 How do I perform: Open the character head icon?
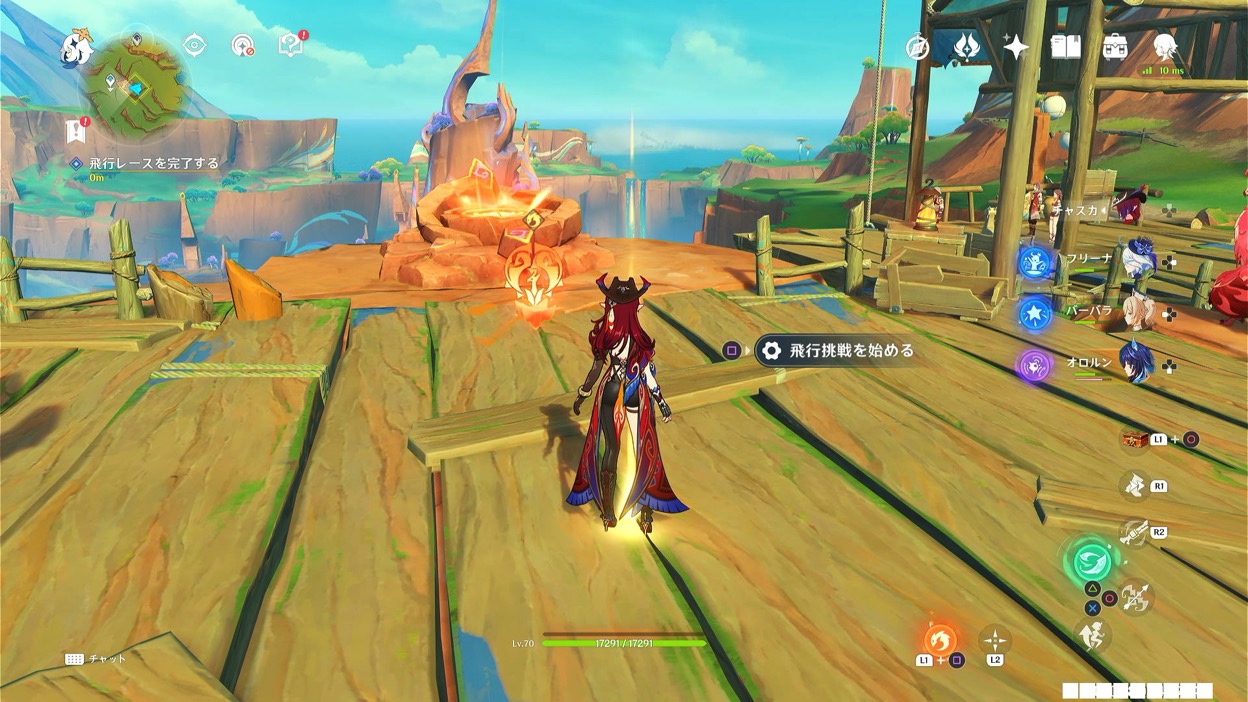point(1165,46)
